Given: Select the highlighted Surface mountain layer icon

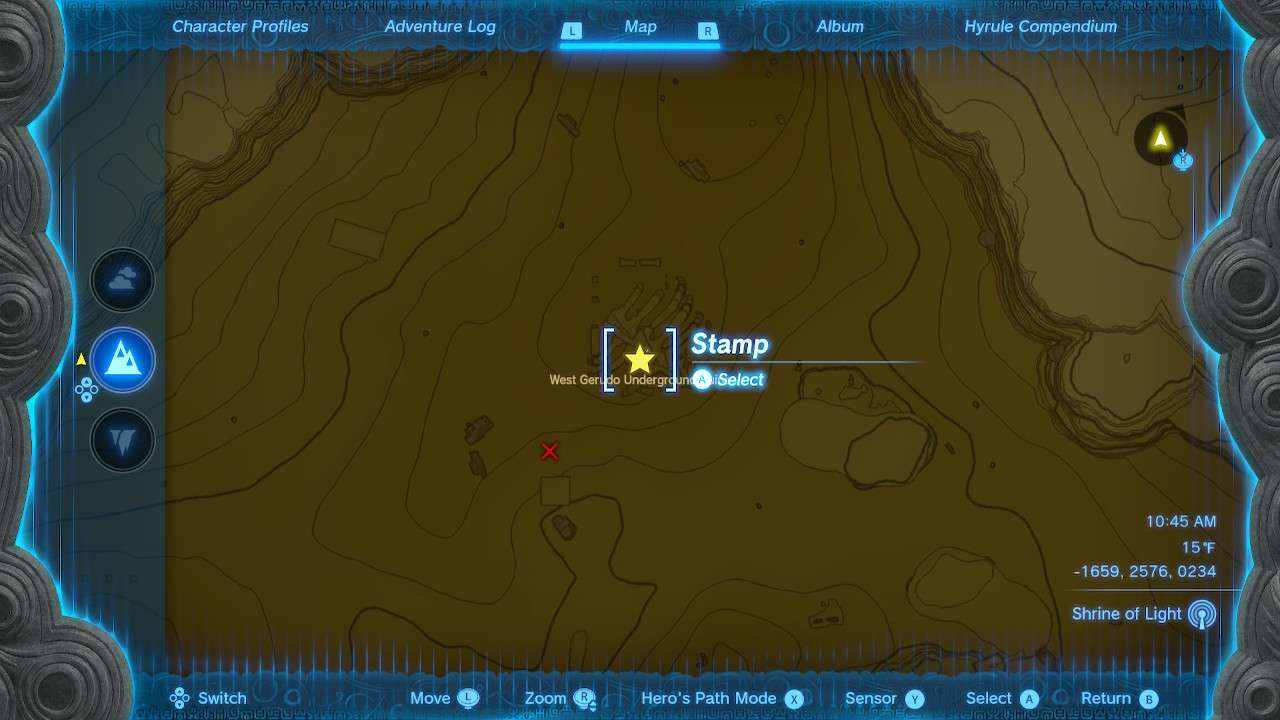Looking at the screenshot, I should coord(122,360).
